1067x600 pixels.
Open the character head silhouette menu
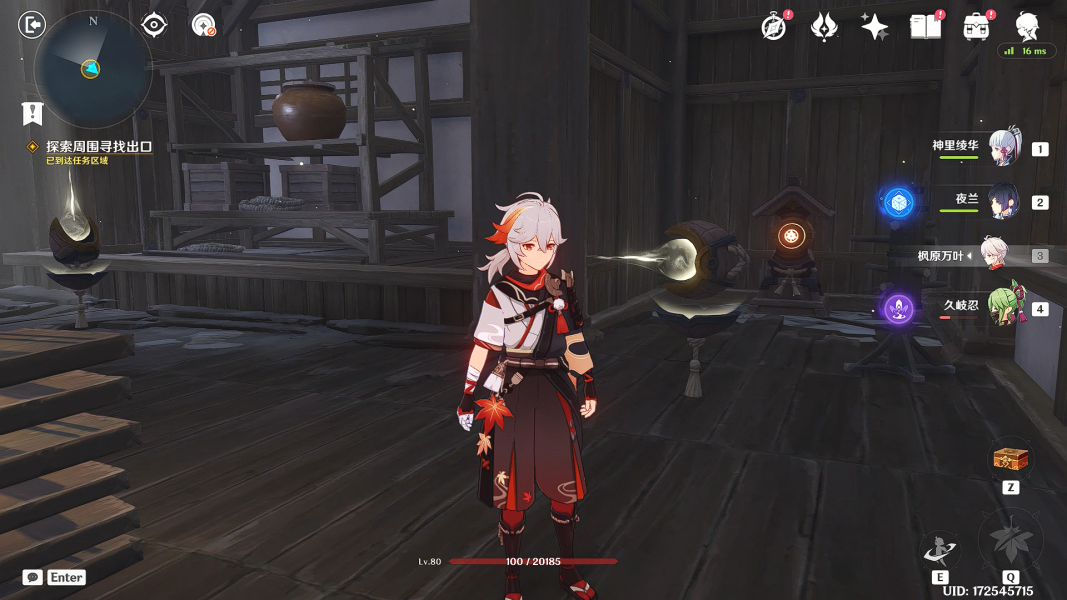pyautogui.click(x=1027, y=26)
